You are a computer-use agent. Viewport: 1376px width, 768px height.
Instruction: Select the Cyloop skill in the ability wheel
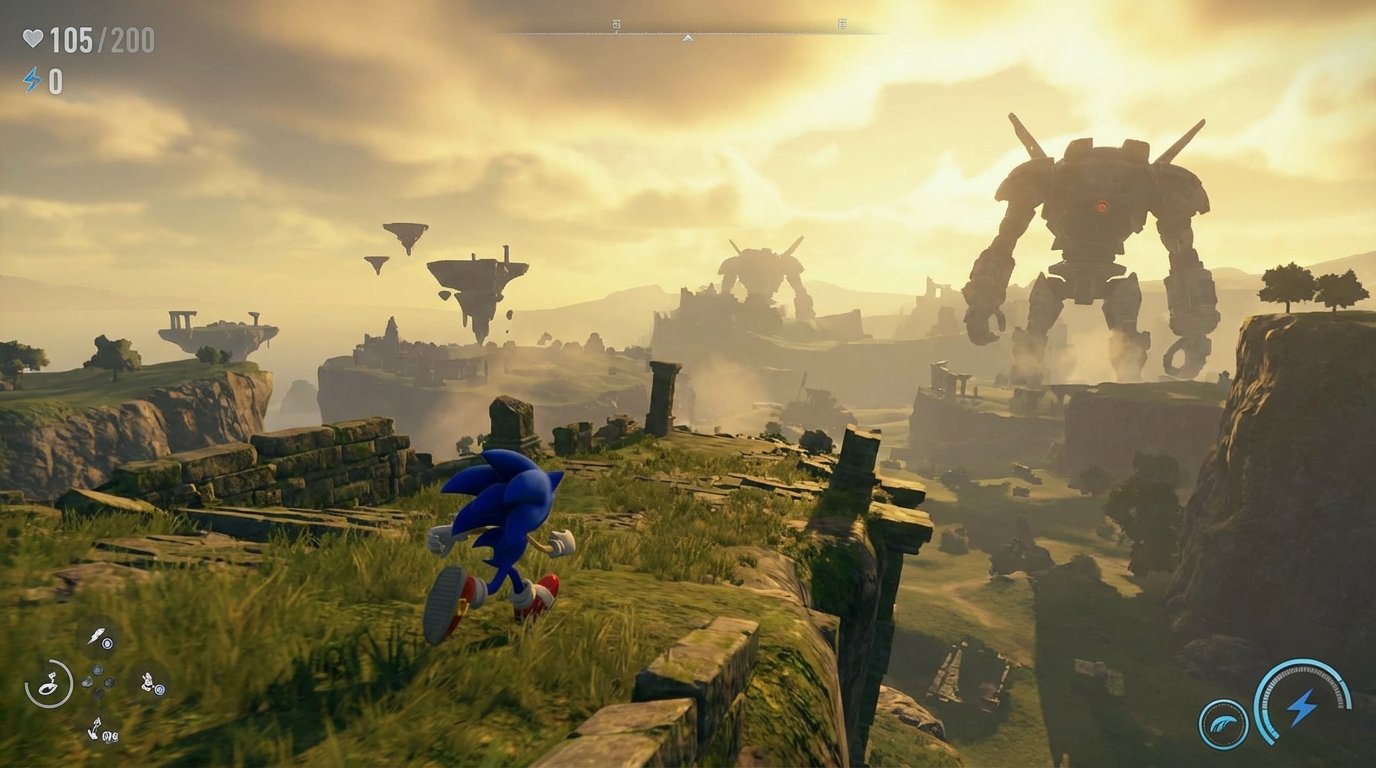[x=51, y=685]
